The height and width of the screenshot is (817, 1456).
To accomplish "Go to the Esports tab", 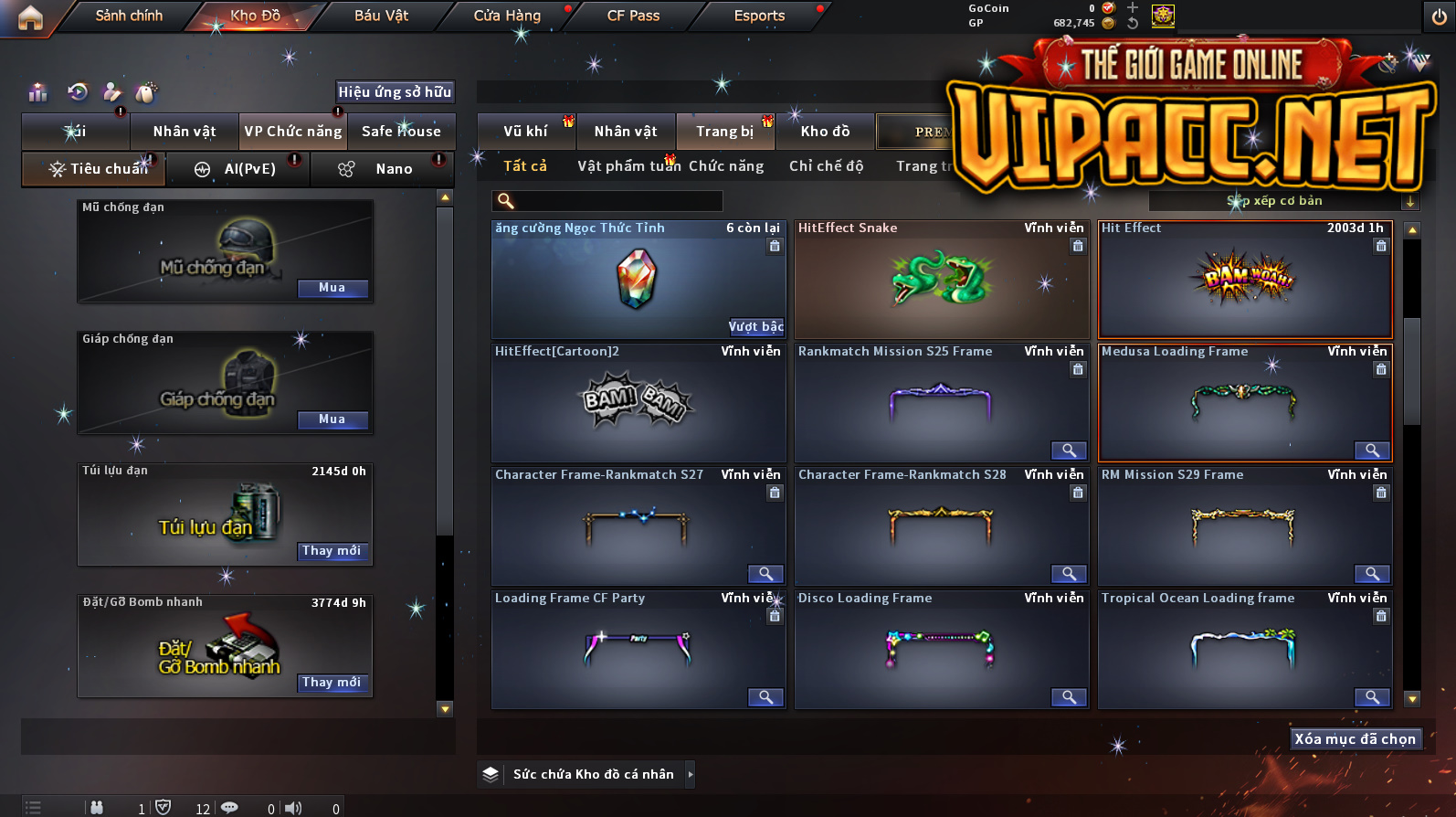I will pos(759,16).
